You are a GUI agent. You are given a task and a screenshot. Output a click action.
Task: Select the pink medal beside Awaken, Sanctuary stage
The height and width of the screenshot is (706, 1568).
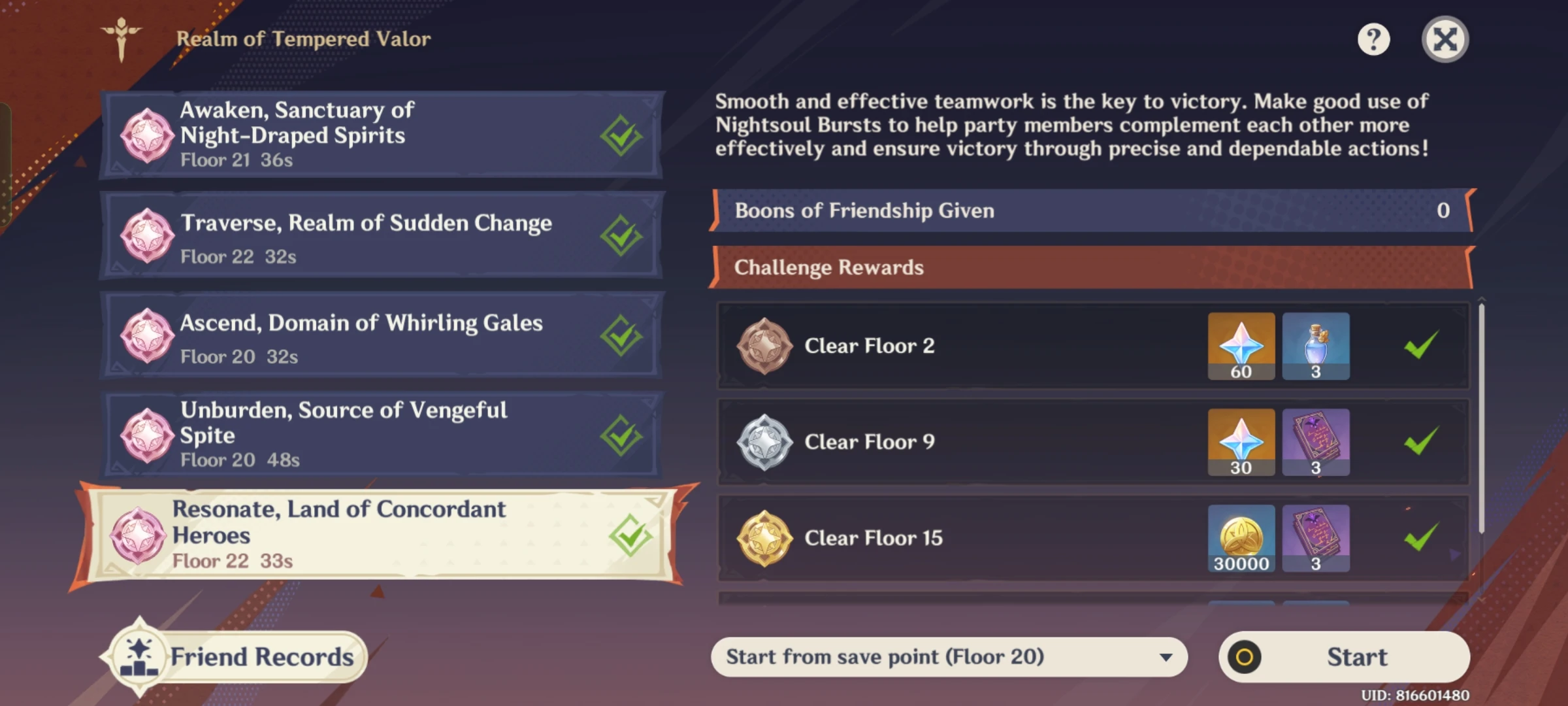148,134
